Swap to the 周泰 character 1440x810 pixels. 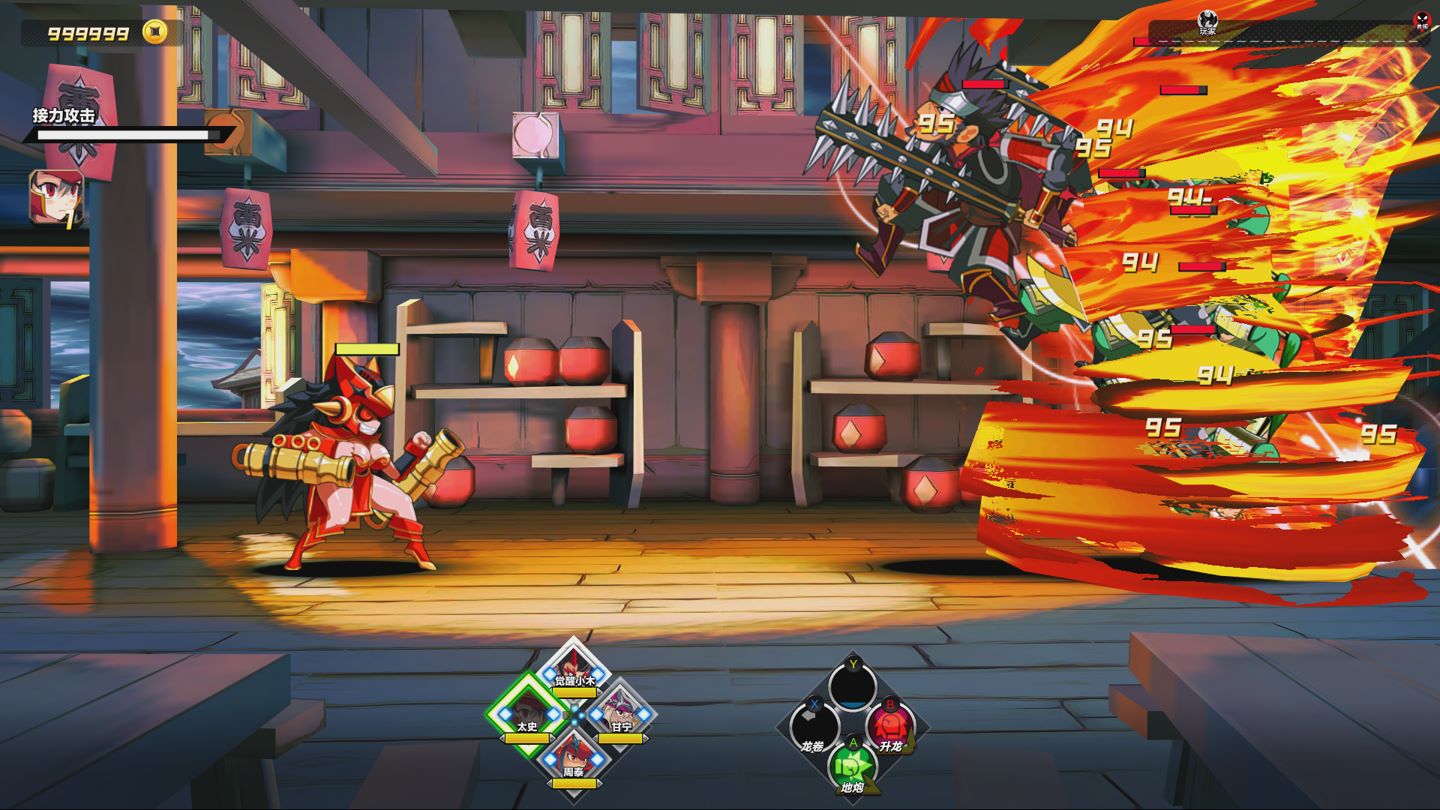(x=574, y=756)
